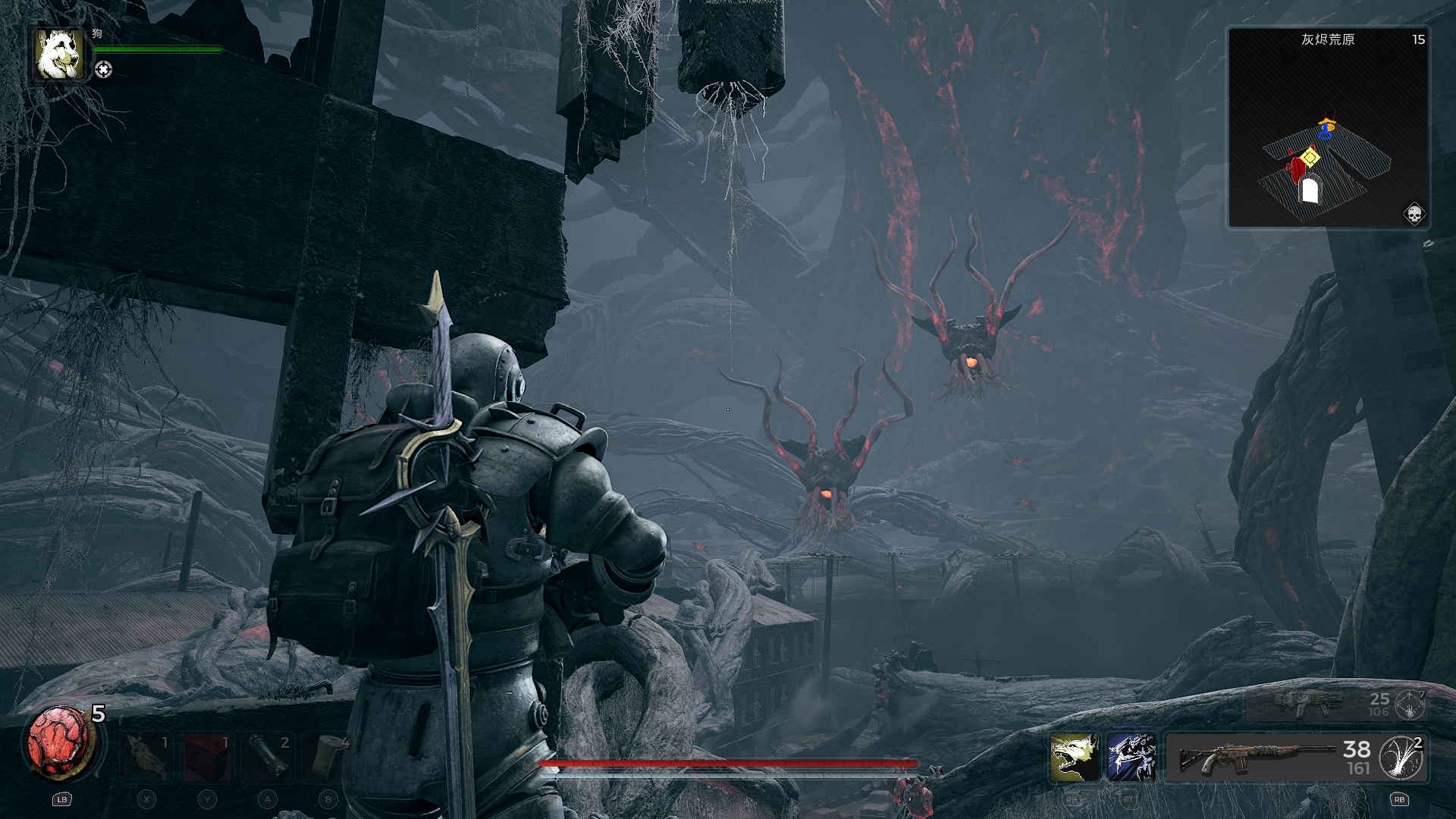Select the dark metal canister quick slot

(x=268, y=757)
